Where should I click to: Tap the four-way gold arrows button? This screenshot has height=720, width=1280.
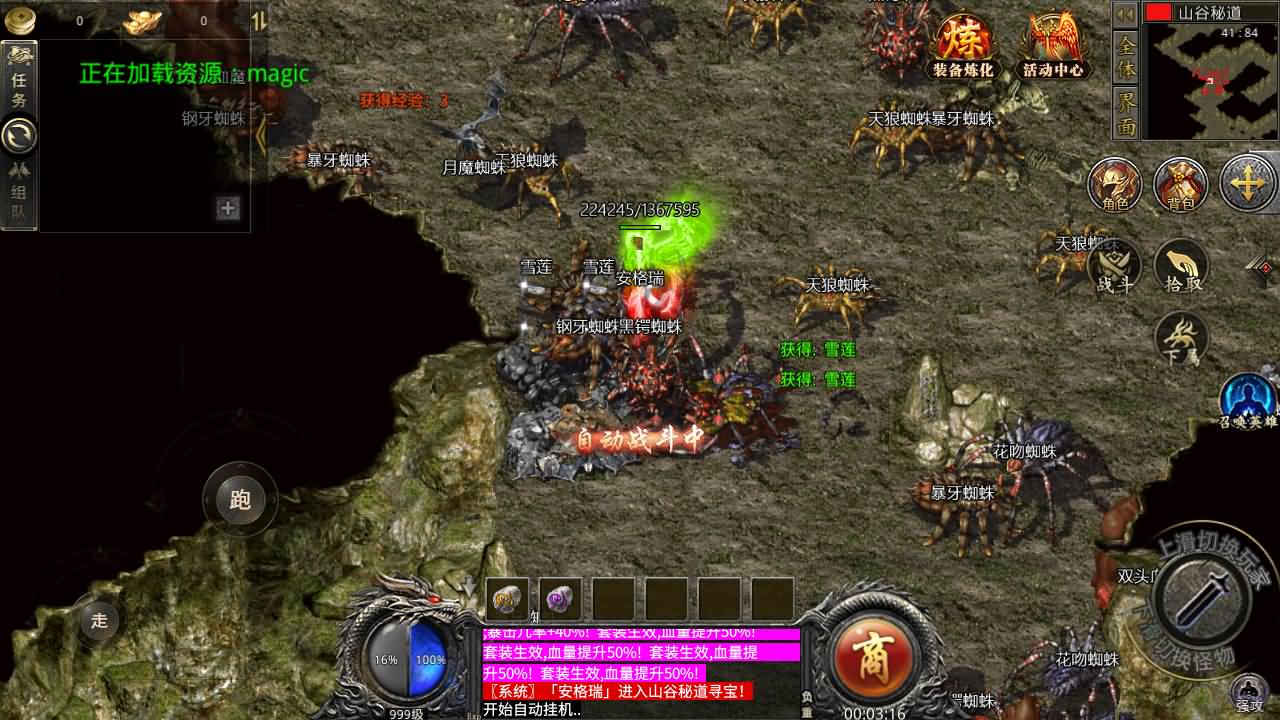(x=1248, y=185)
